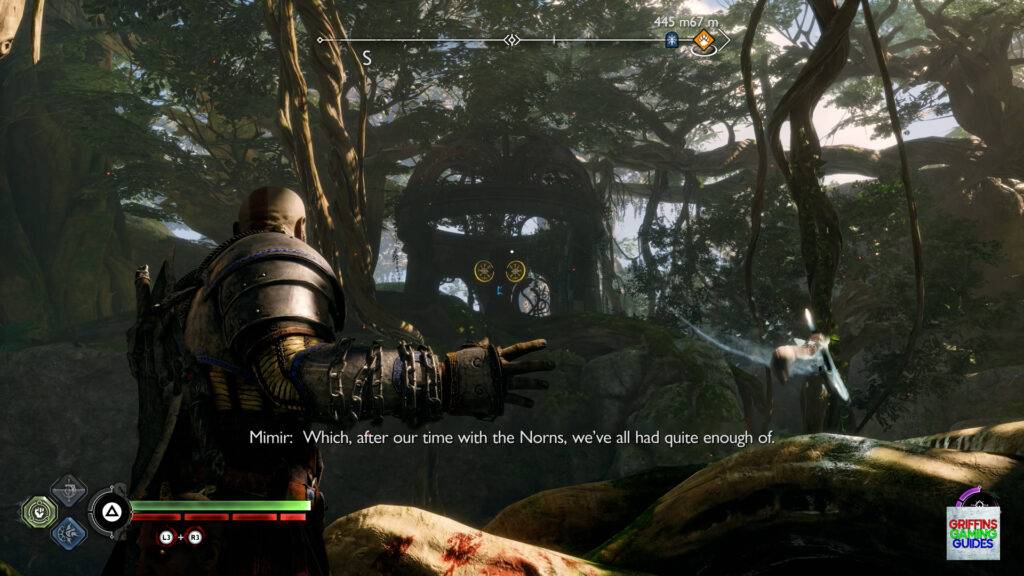Select the green fist icon

[x=39, y=511]
